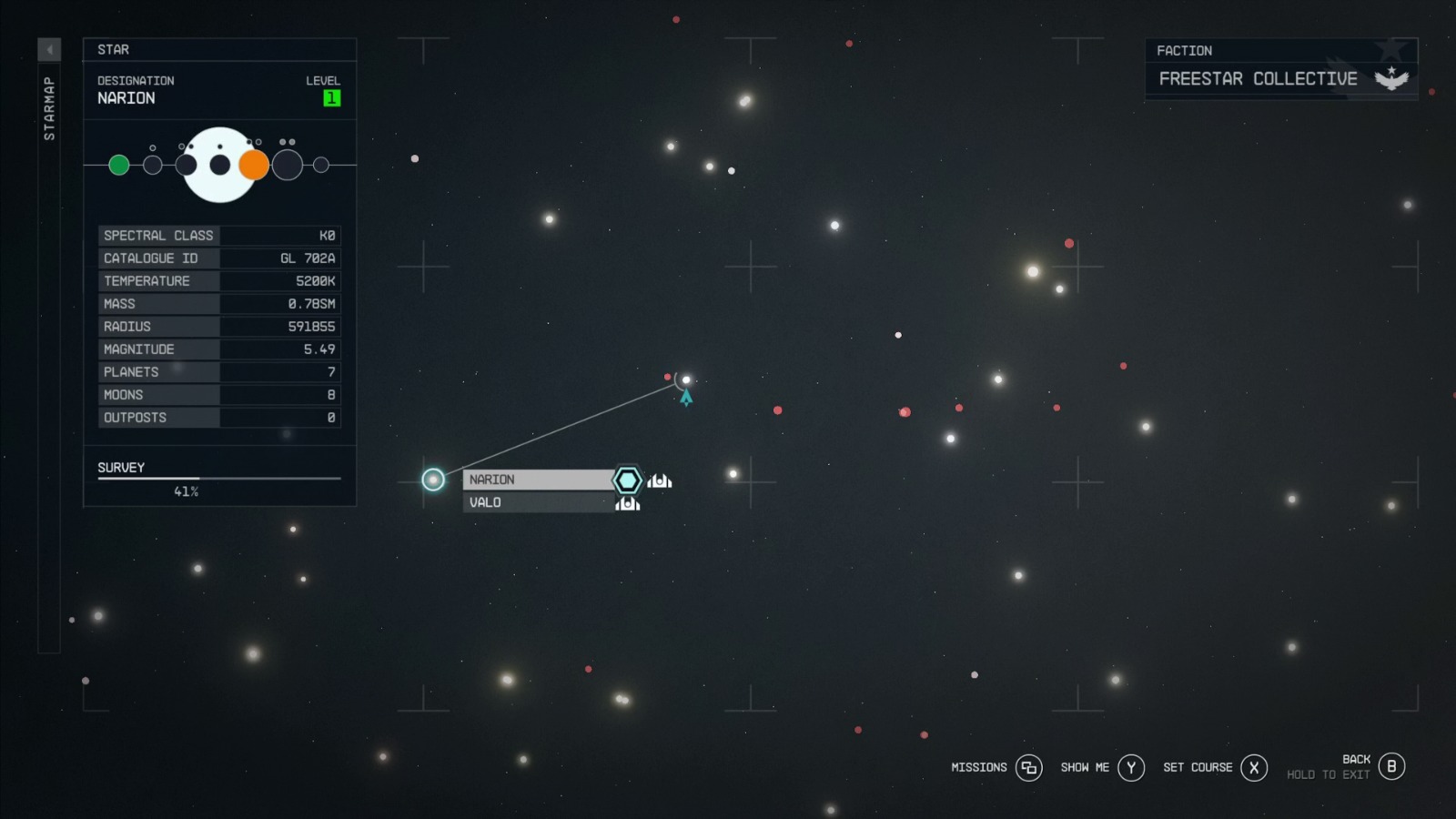
Task: Click the Missions controller button icon
Action: [1028, 767]
